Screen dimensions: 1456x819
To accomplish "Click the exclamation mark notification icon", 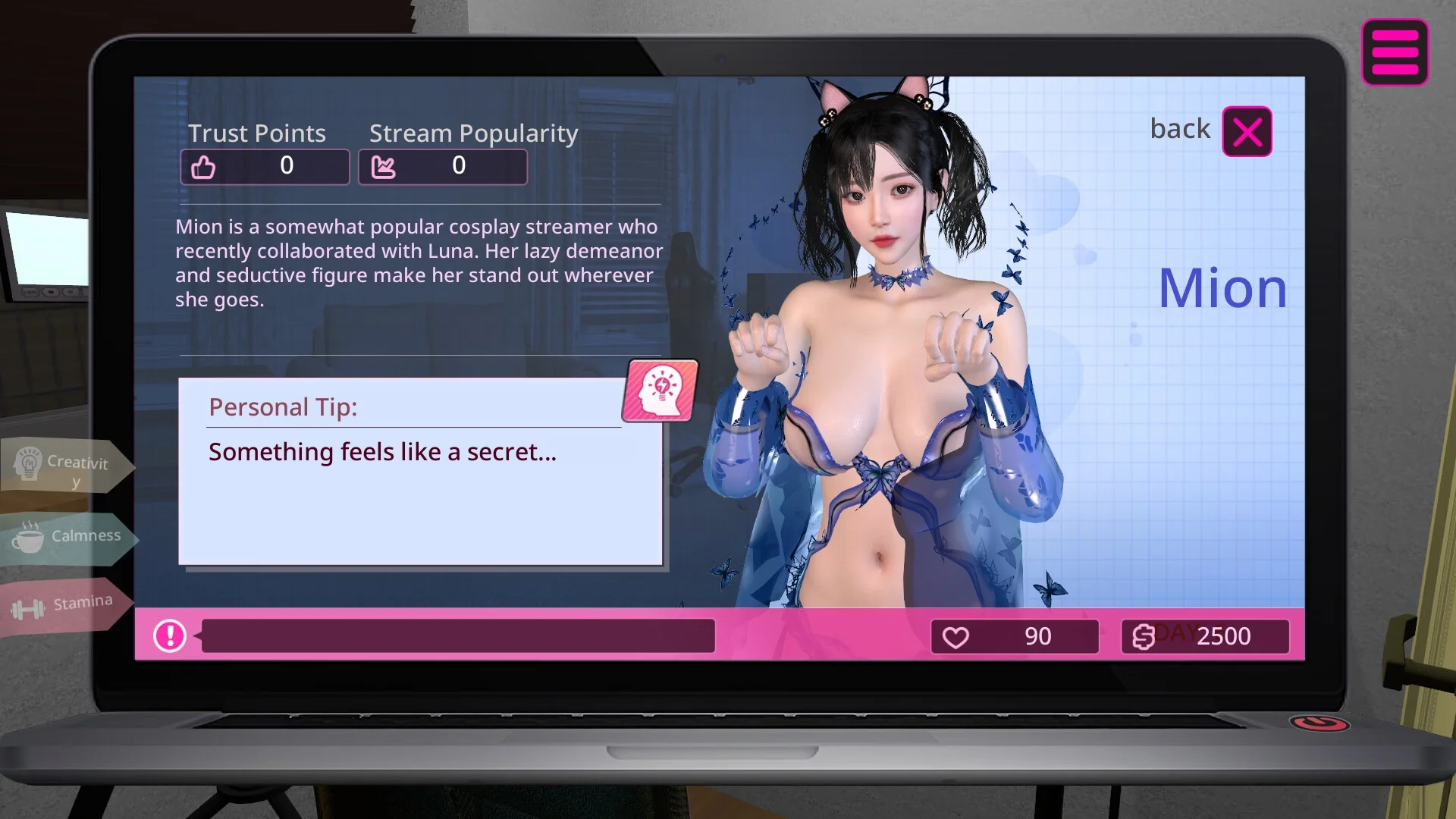I will tap(170, 635).
